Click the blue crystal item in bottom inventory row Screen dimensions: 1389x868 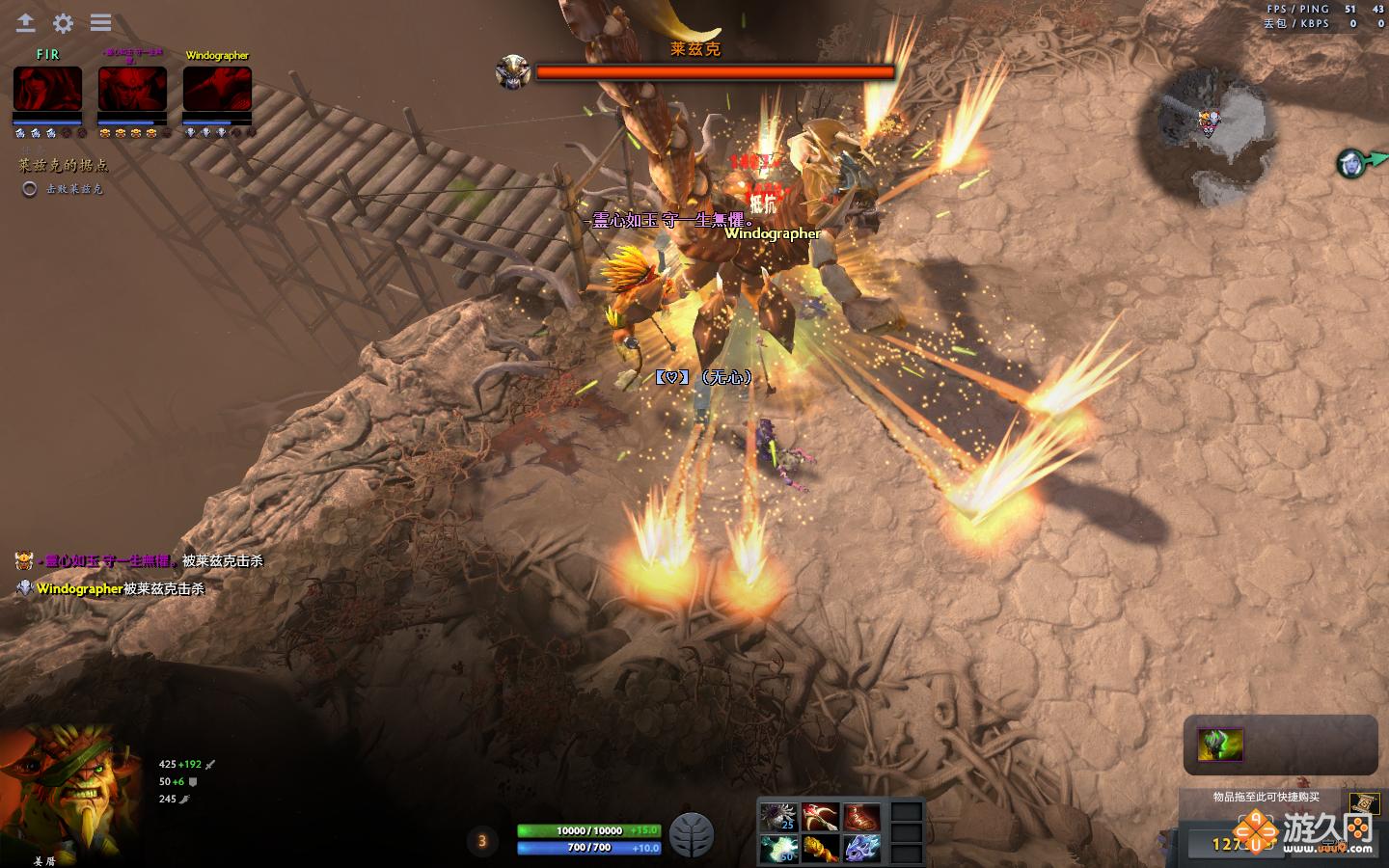click(861, 849)
